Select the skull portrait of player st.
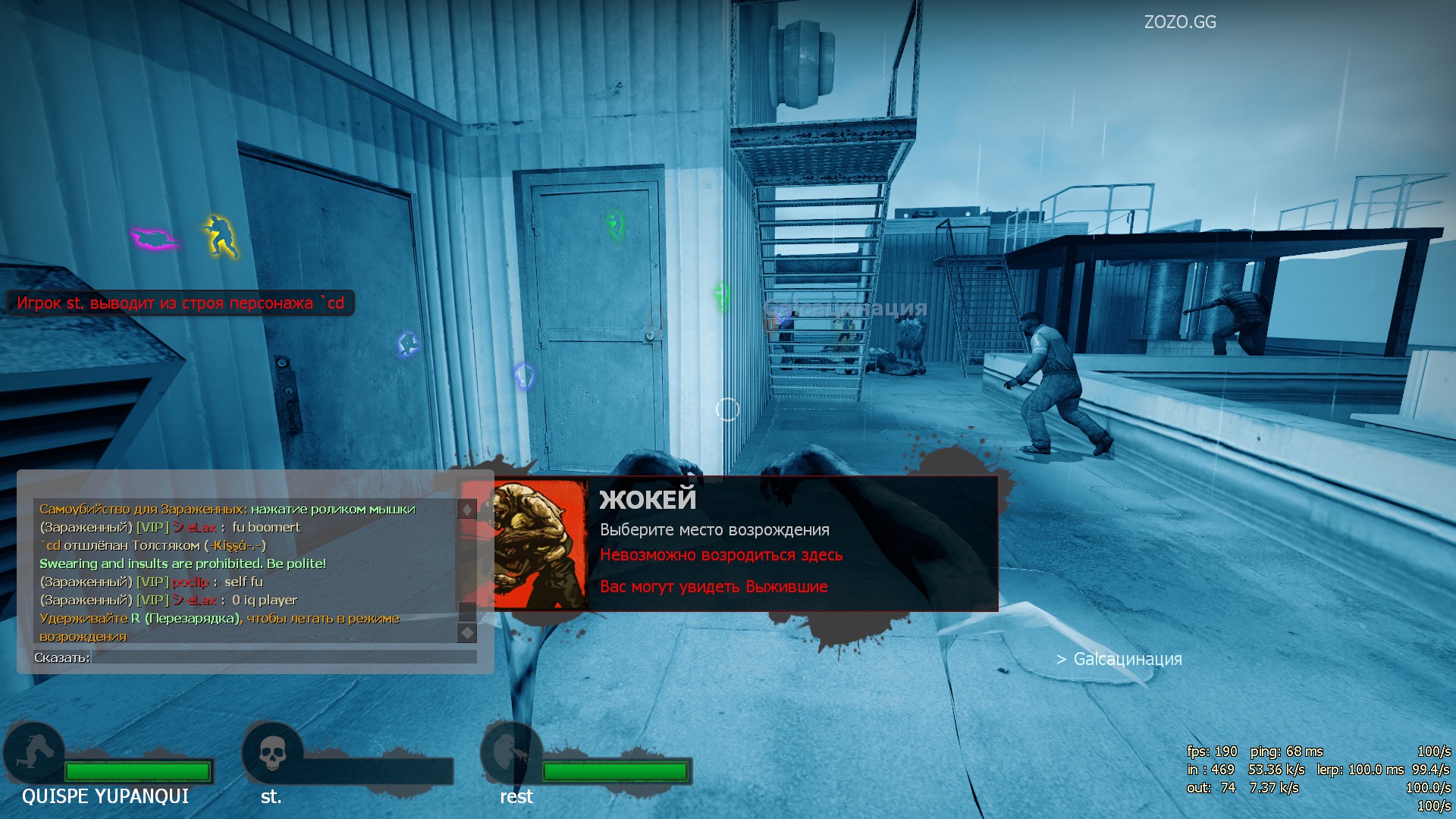This screenshot has height=819, width=1456. tap(271, 753)
